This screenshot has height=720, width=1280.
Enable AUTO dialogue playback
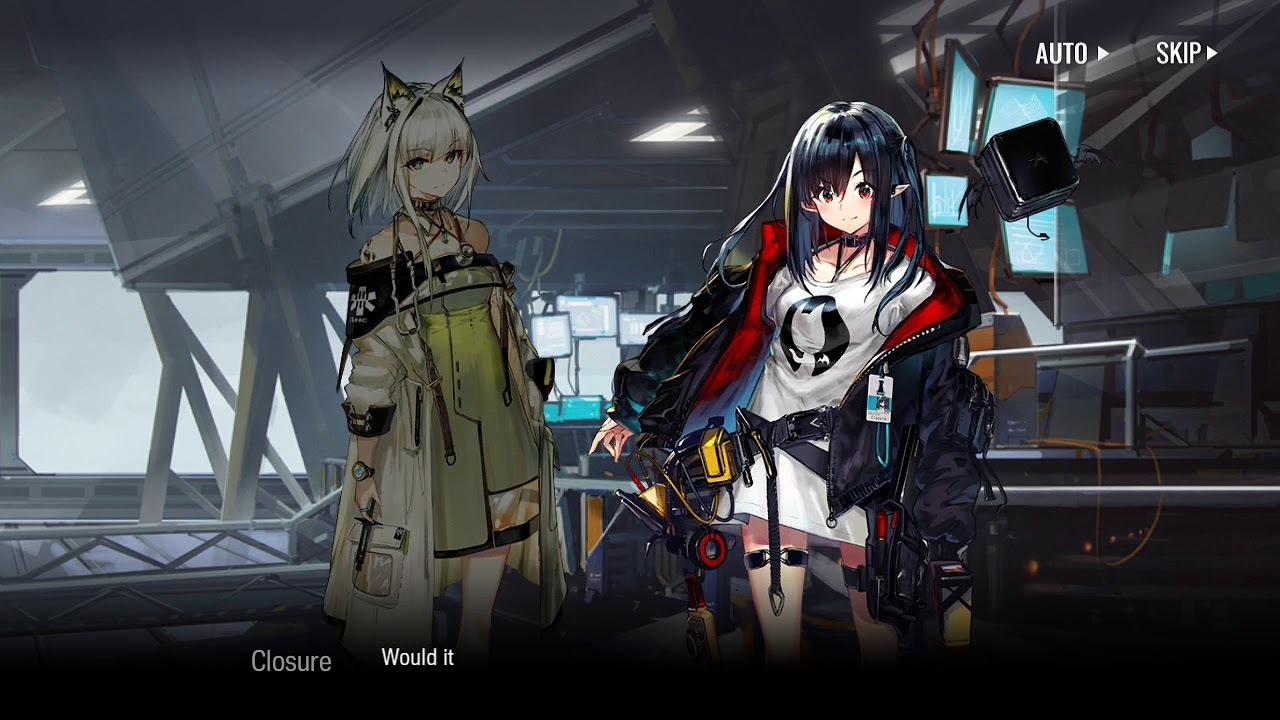point(1071,54)
